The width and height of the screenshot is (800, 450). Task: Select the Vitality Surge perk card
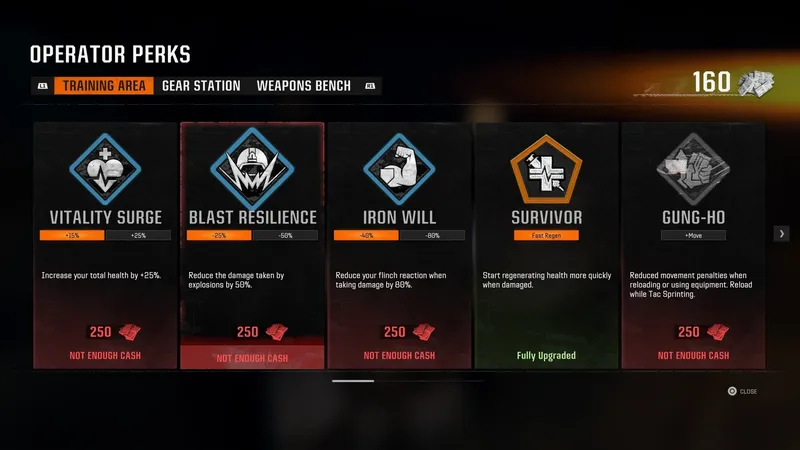[105, 245]
